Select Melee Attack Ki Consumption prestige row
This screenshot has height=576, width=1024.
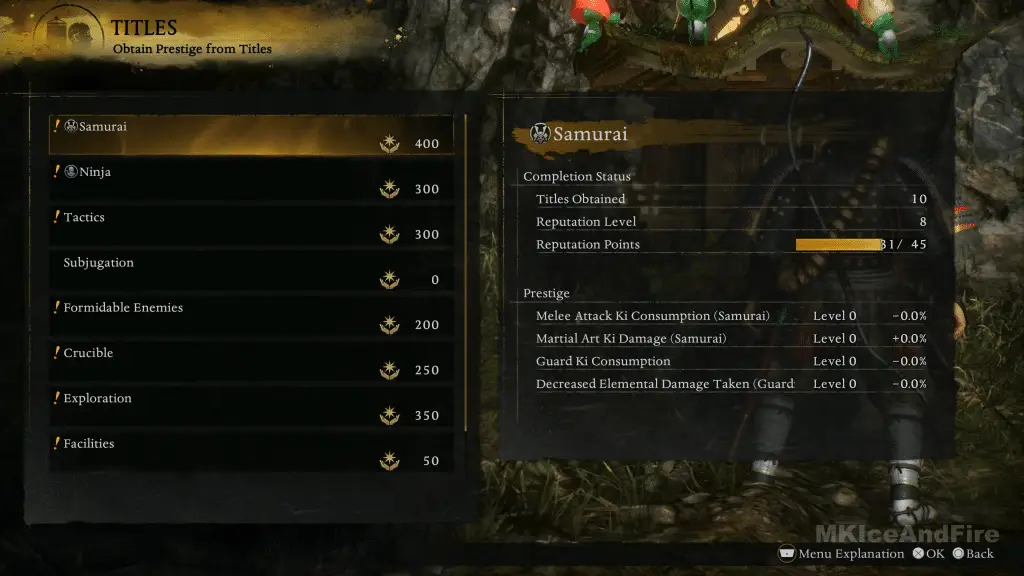tap(730, 316)
